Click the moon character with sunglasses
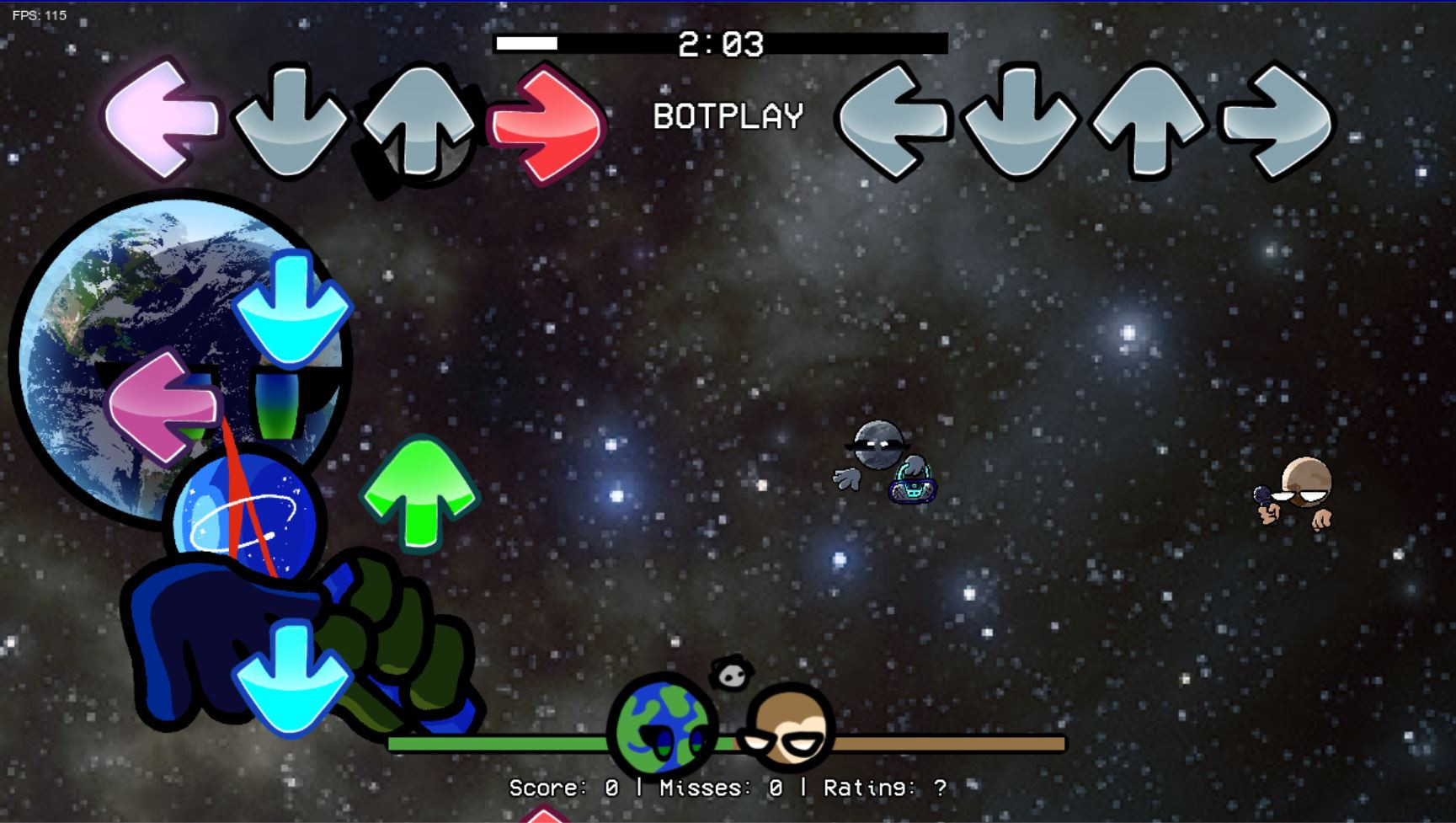 (882, 451)
